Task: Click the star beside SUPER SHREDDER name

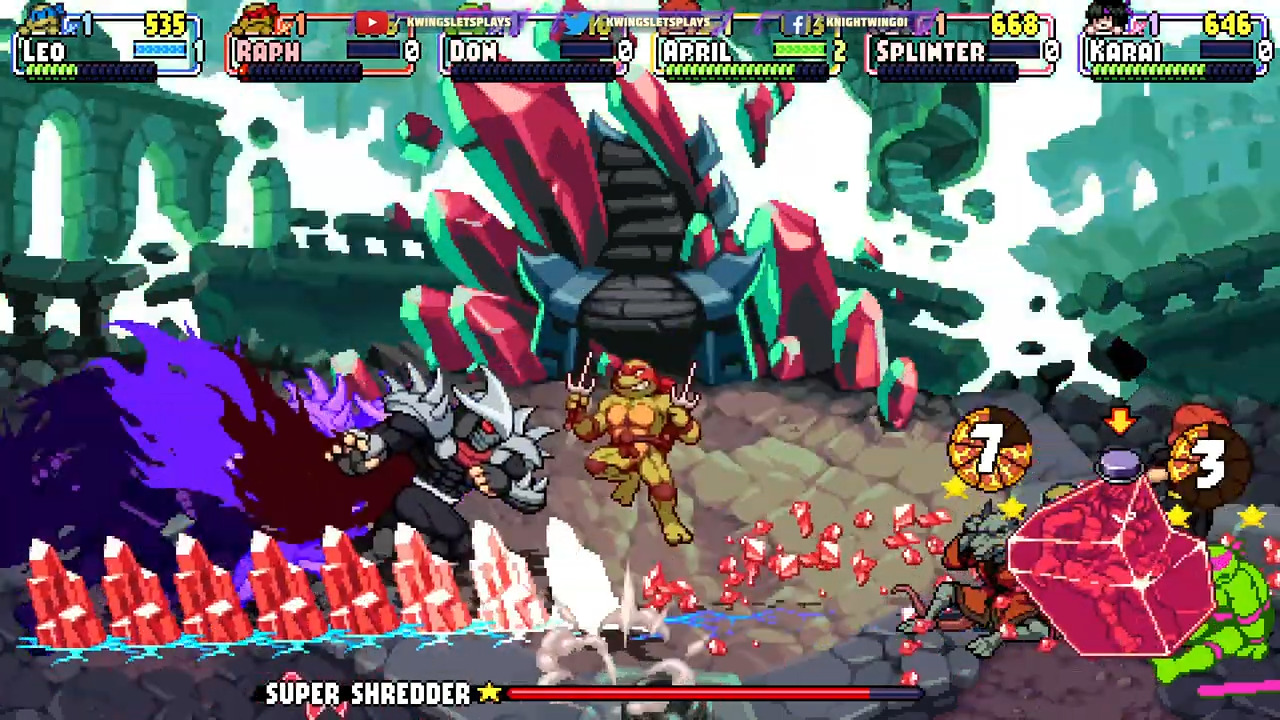Action: tap(489, 694)
